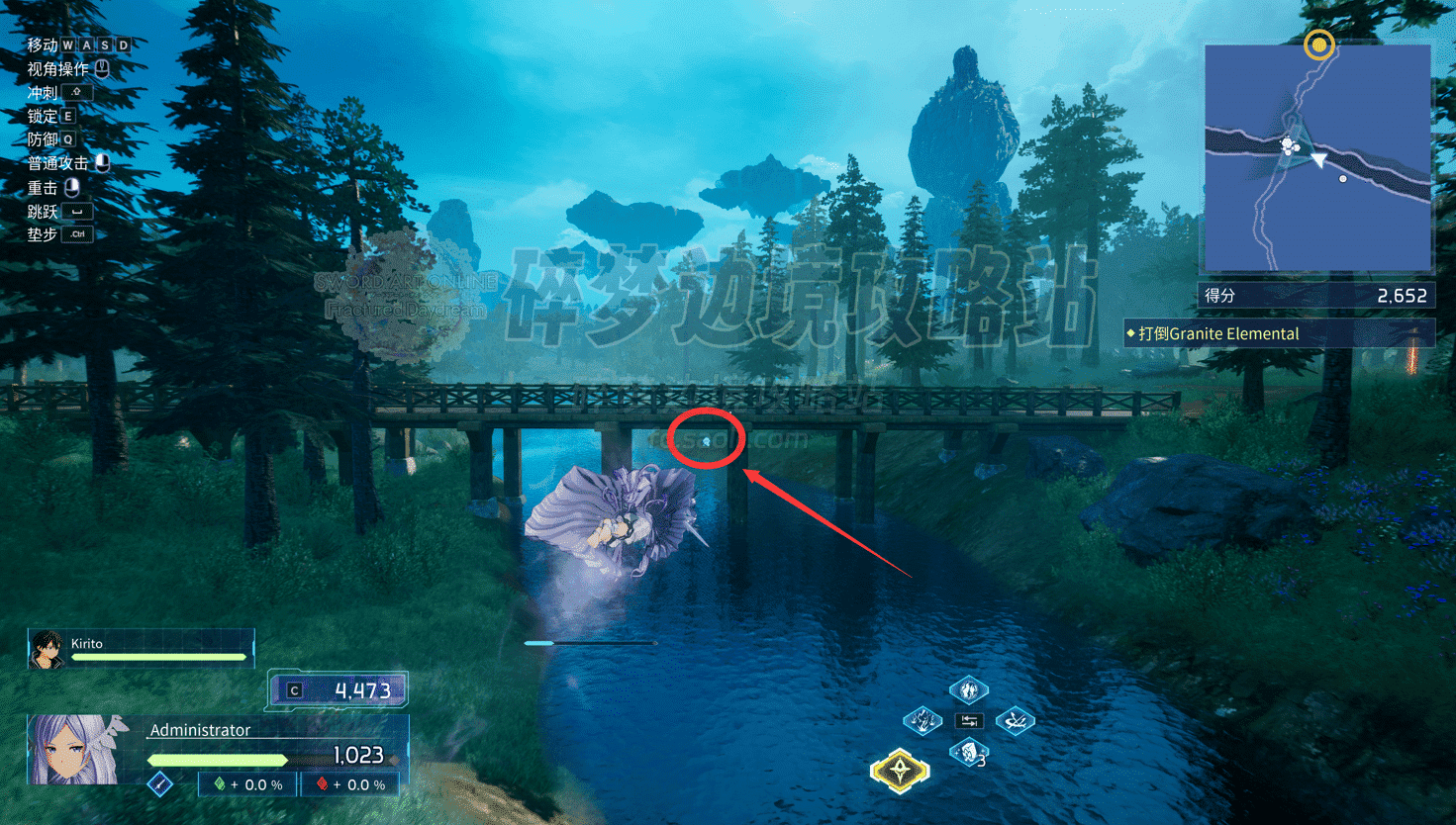Viewport: 1456px width, 825px height.
Task: Use the orb skill at diamond top
Action: click(968, 689)
